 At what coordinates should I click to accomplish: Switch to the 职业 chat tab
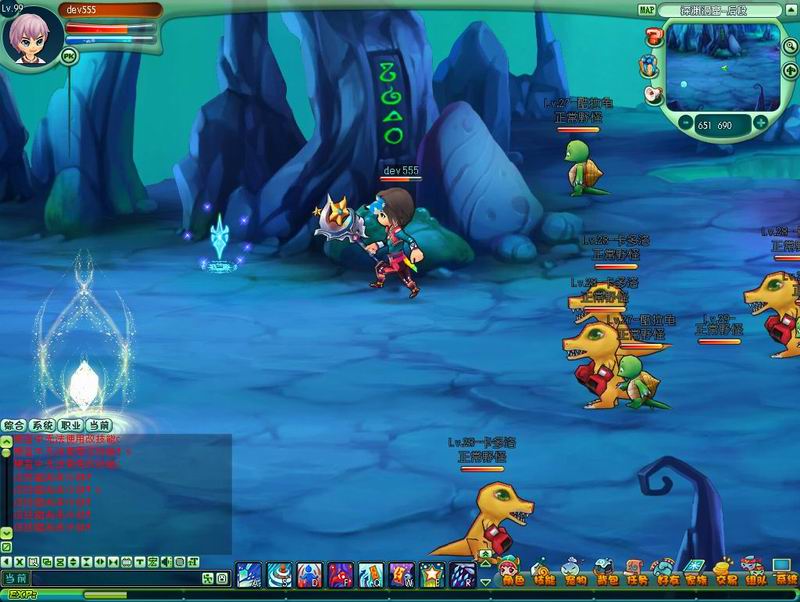point(70,425)
